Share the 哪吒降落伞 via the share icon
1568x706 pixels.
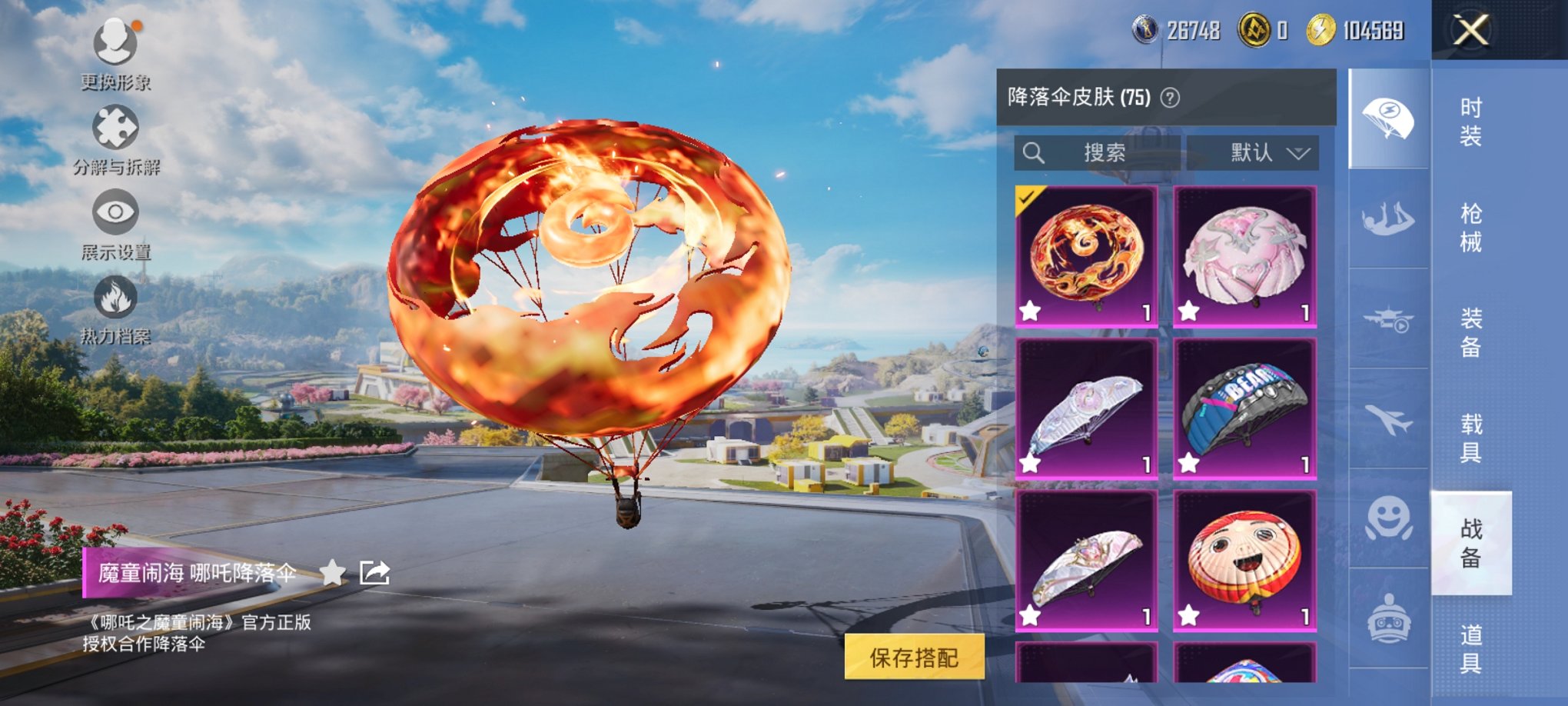point(374,573)
